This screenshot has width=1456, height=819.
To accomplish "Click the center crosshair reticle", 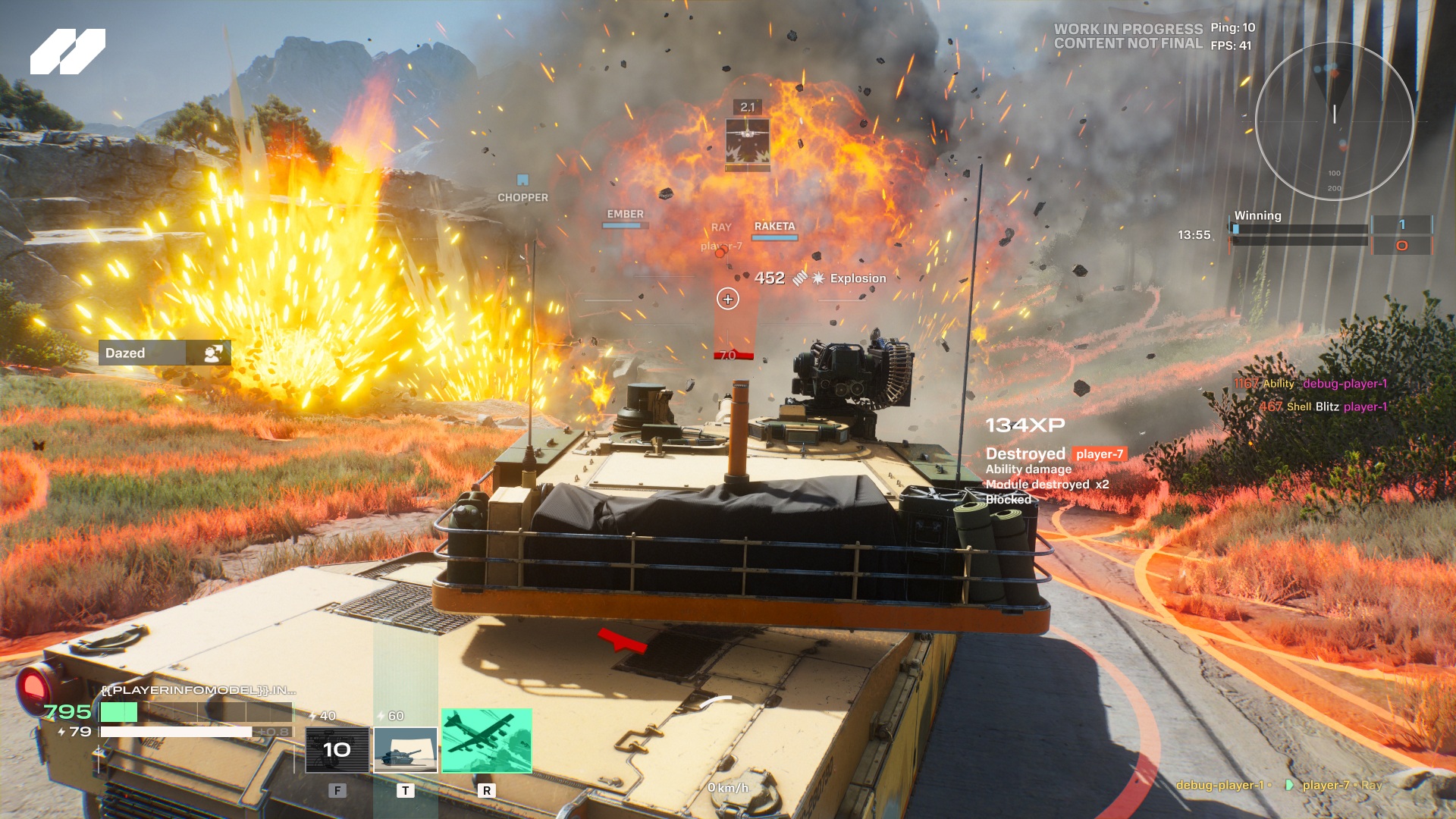I will coord(727,298).
